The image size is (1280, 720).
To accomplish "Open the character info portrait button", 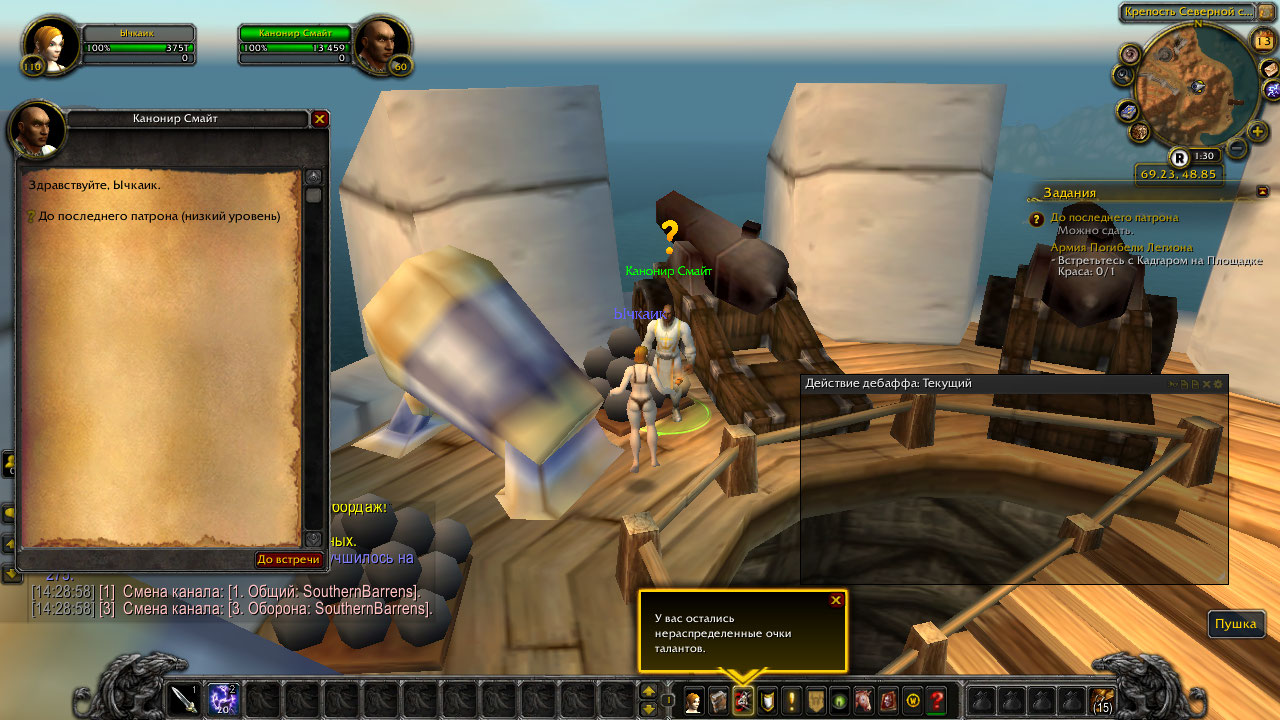I will 692,701.
